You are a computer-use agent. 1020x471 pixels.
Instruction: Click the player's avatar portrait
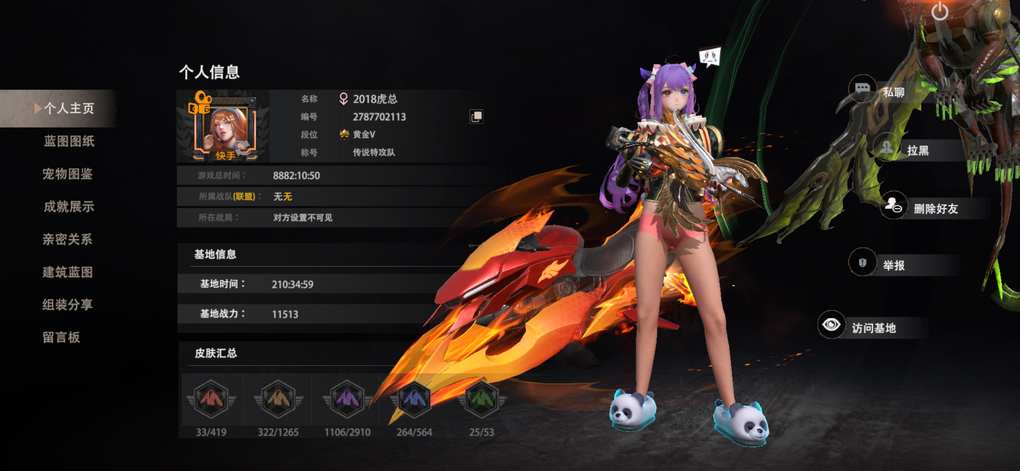coord(226,127)
